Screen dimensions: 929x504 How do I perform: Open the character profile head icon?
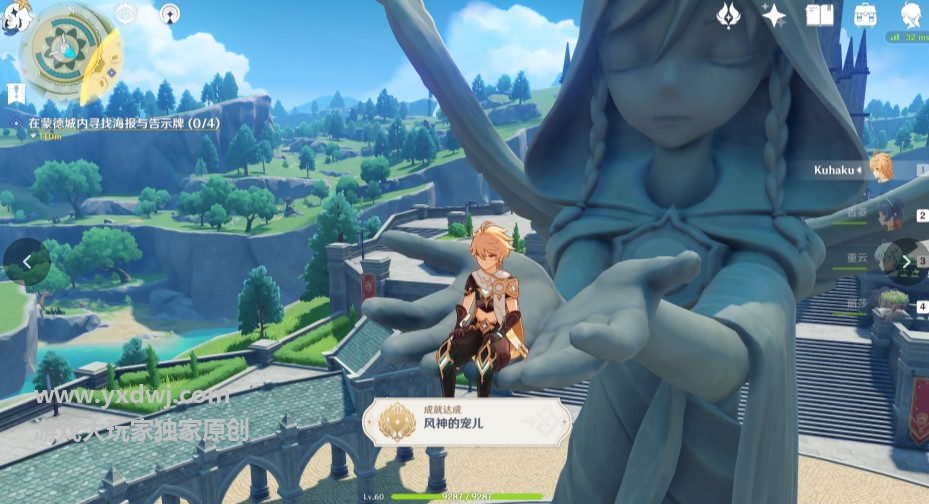point(911,14)
